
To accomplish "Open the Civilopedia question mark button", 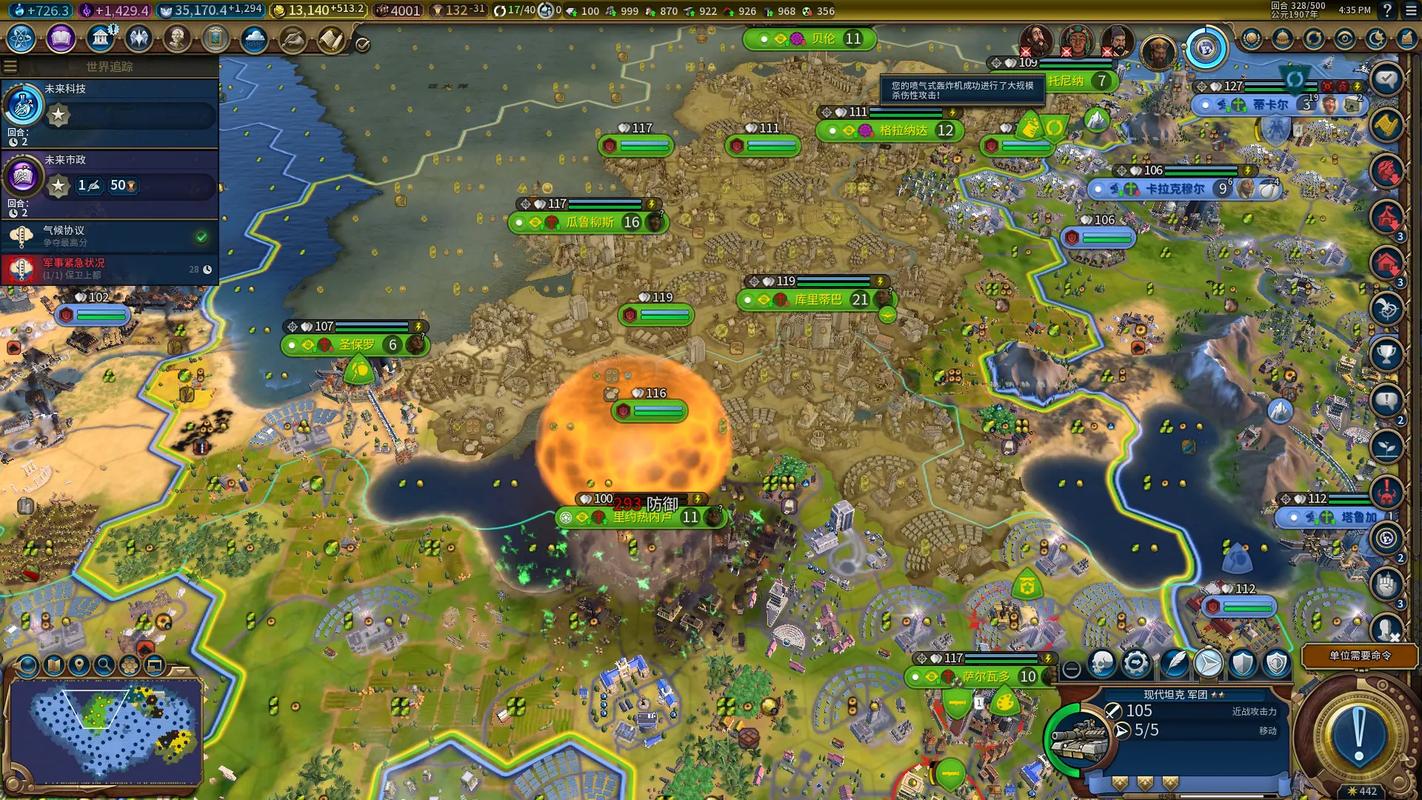I will pyautogui.click(x=1387, y=10).
